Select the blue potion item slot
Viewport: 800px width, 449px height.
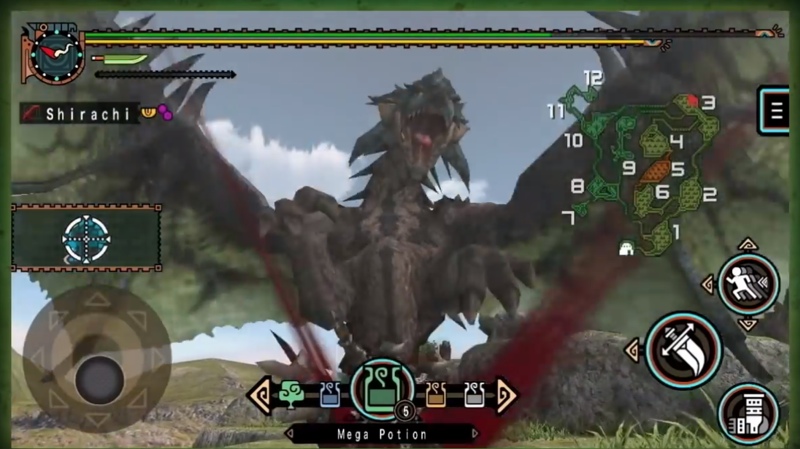tap(330, 395)
